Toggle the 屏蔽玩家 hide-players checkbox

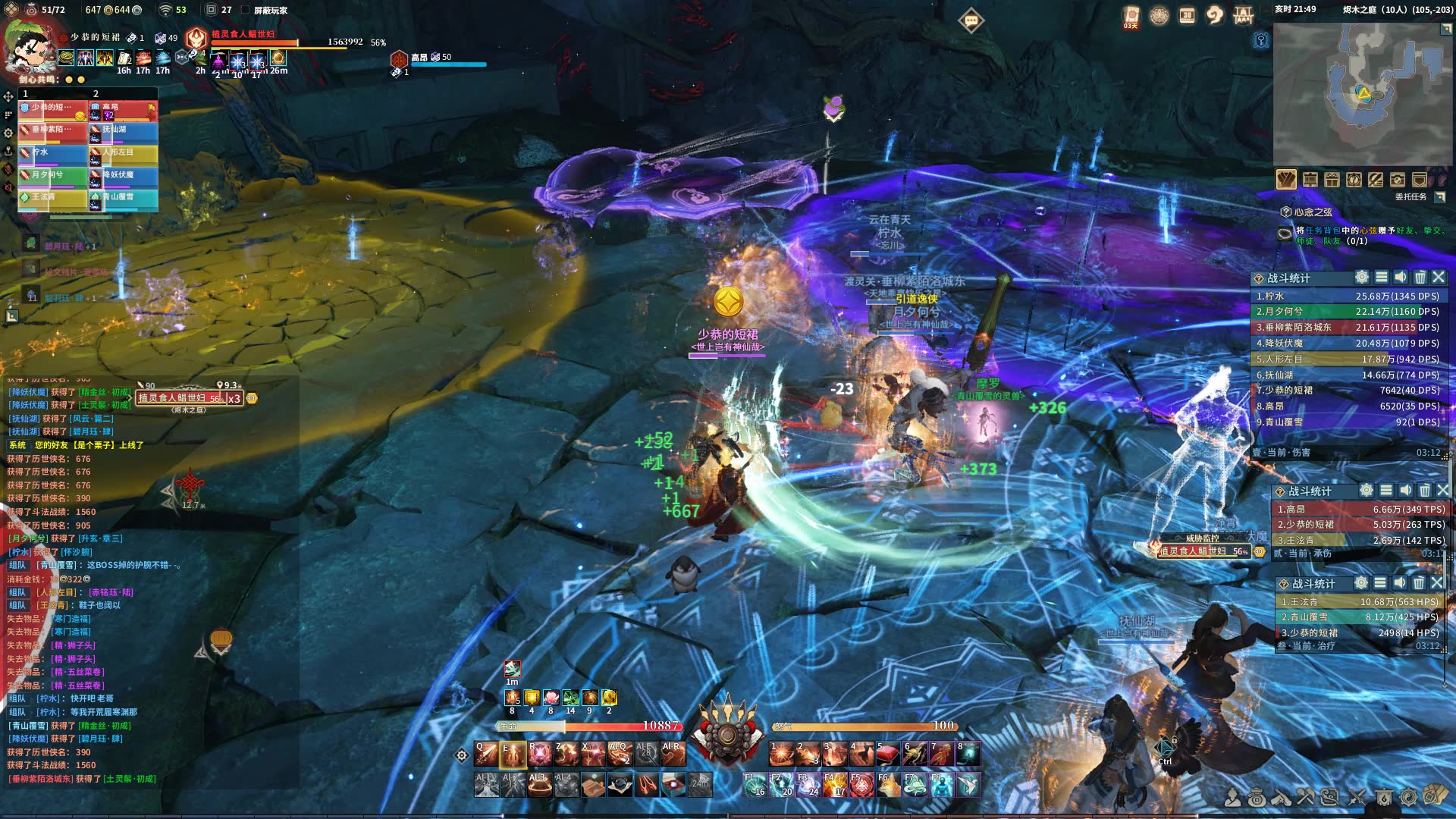tap(245, 10)
